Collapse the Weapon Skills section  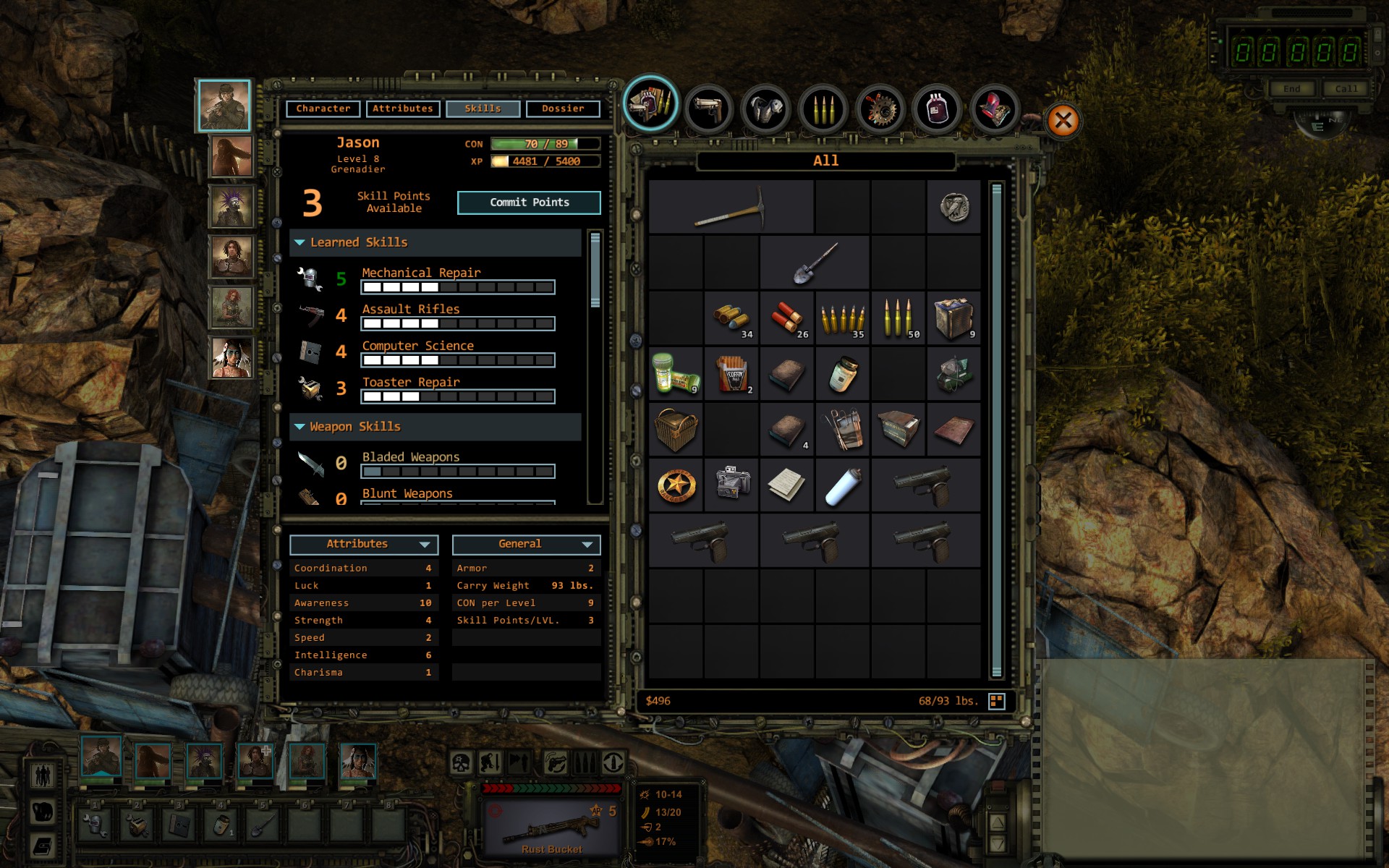click(x=300, y=427)
